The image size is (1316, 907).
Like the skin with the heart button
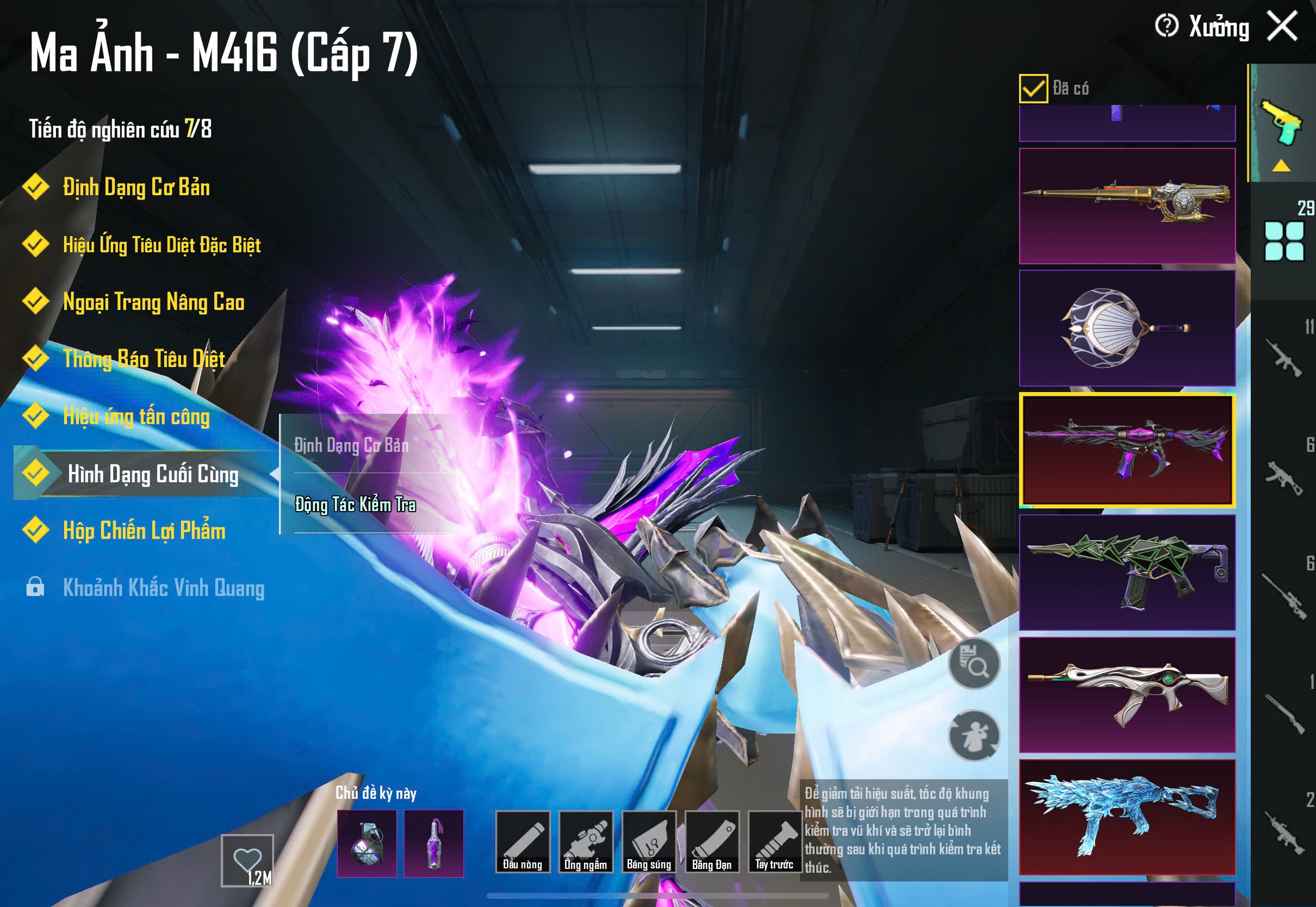point(247,860)
